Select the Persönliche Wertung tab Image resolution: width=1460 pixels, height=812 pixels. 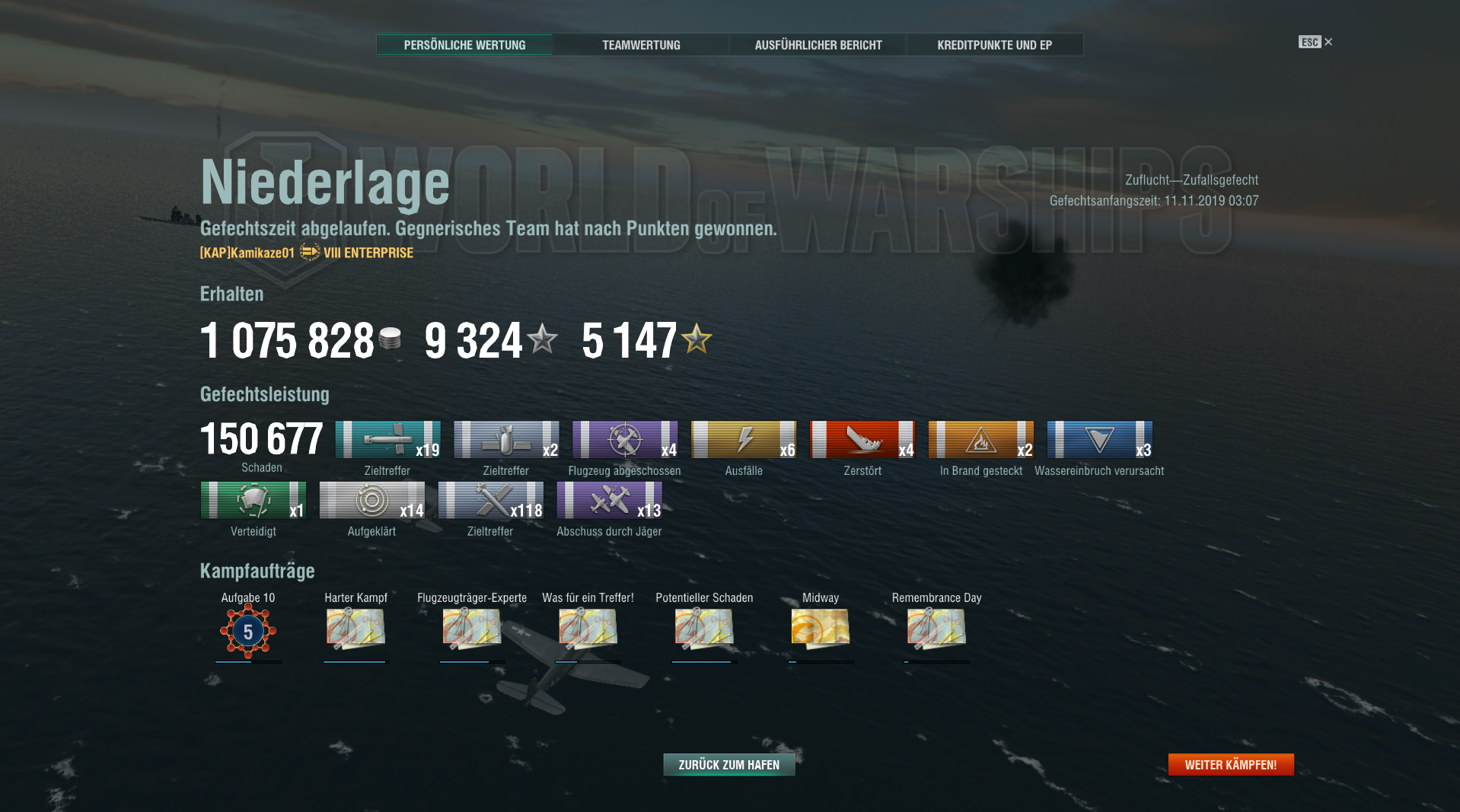click(x=464, y=45)
